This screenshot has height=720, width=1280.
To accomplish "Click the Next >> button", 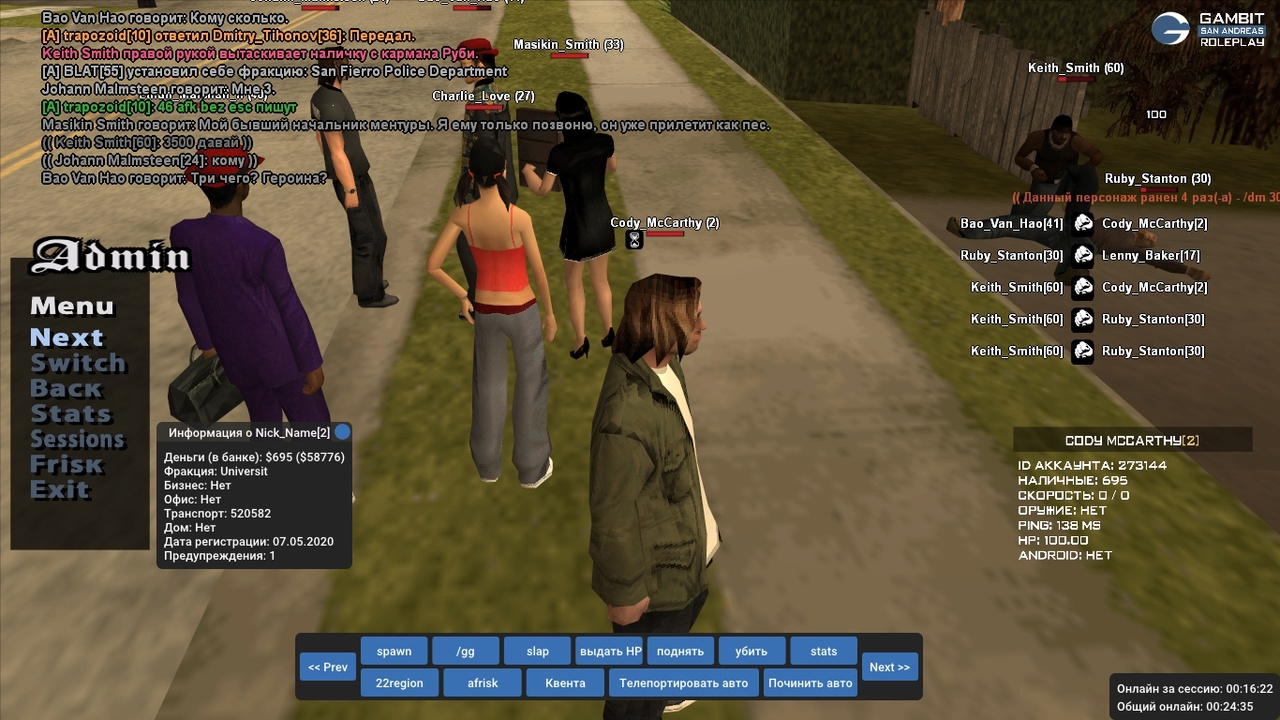I will 889,667.
